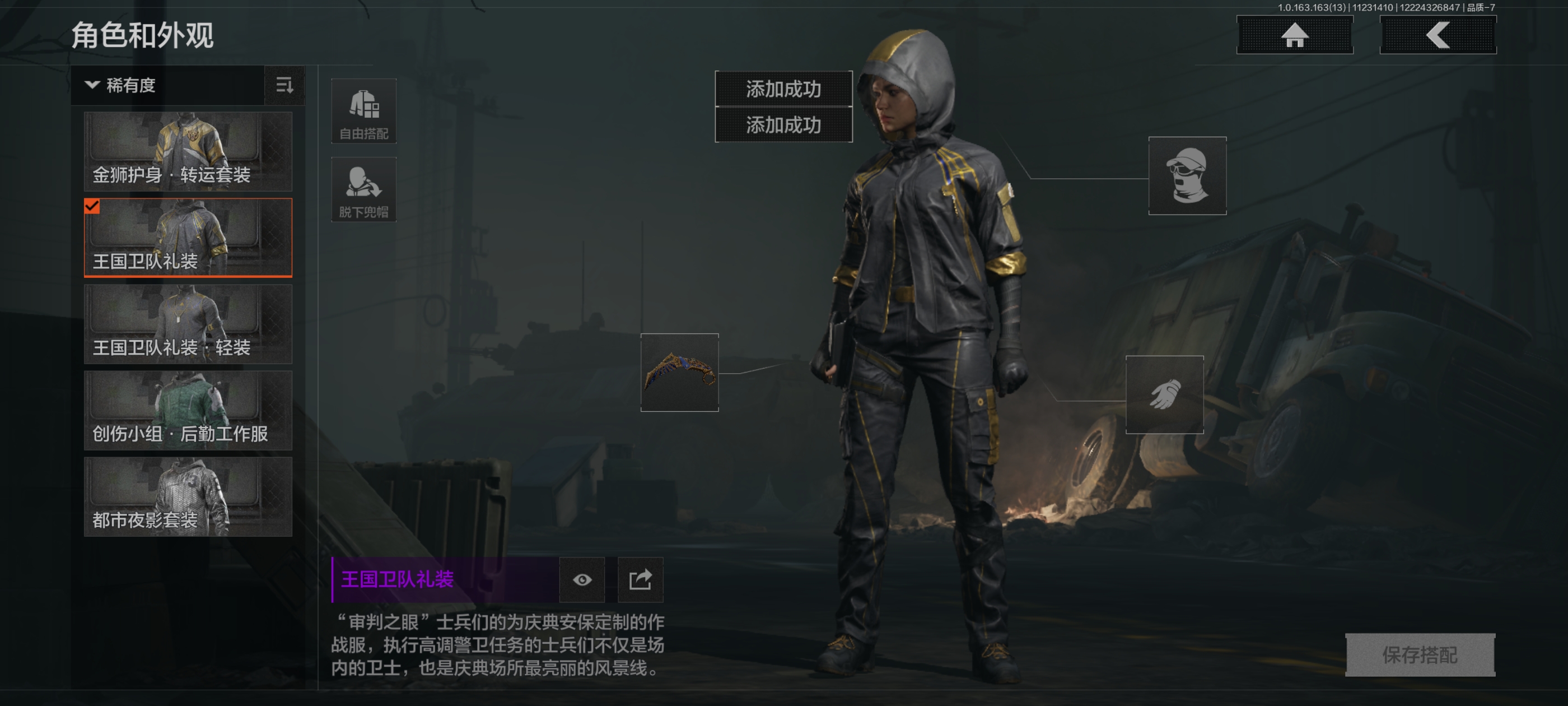Save outfit with 保存搭配 button
Image resolution: width=1568 pixels, height=706 pixels.
pyautogui.click(x=1420, y=655)
